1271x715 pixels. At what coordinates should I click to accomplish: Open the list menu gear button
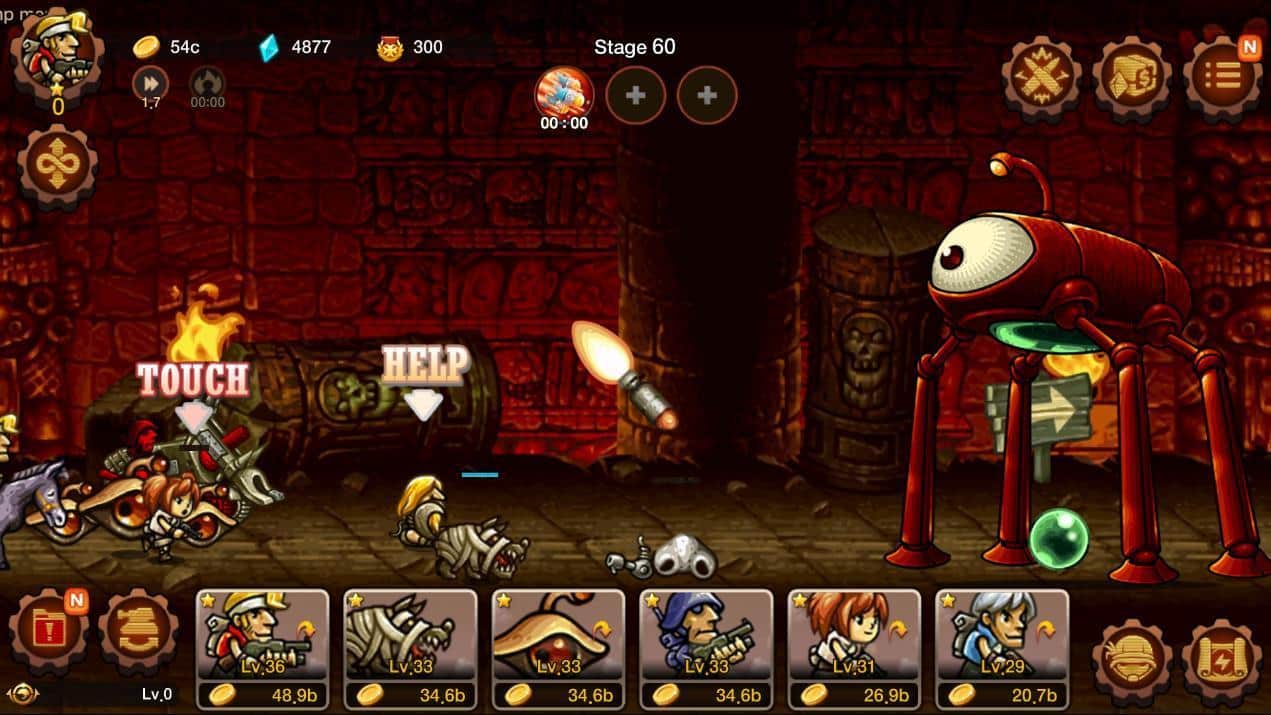[1221, 77]
